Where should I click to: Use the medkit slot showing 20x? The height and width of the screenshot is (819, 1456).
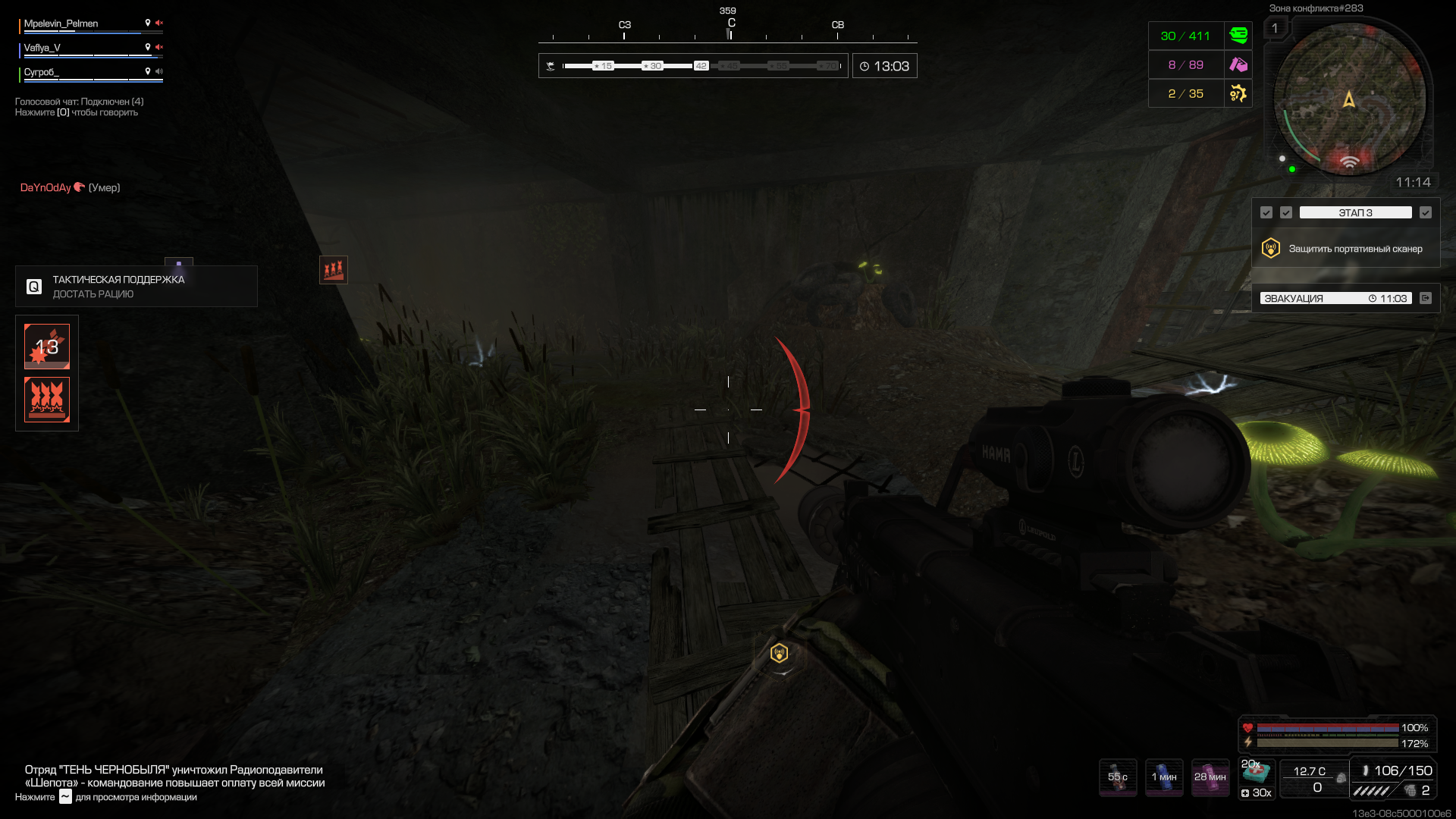[1257, 772]
